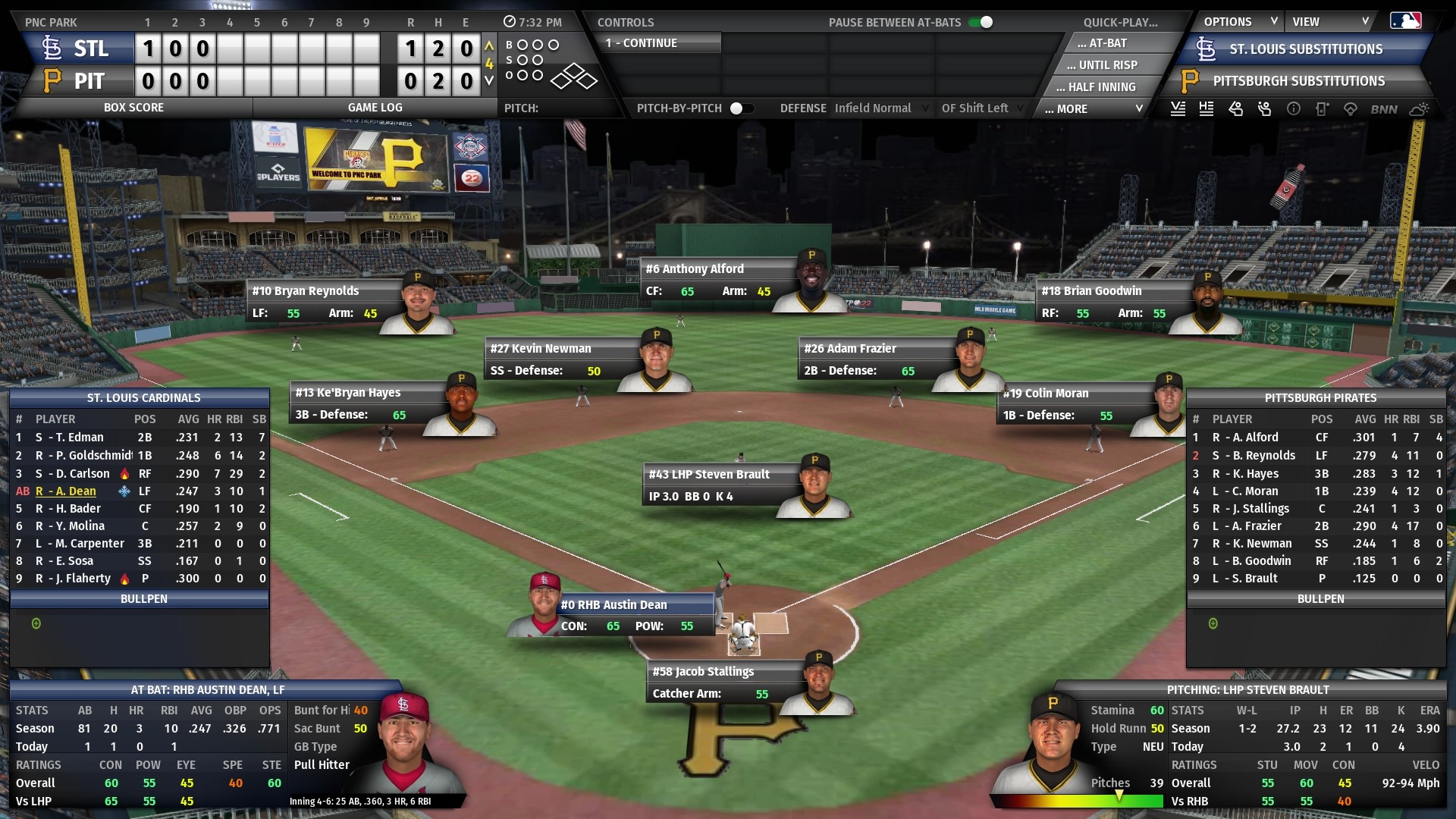This screenshot has height=819, width=1456.
Task: Select Austin Dean in the Cardinals lineup
Action: pyautogui.click(x=74, y=491)
